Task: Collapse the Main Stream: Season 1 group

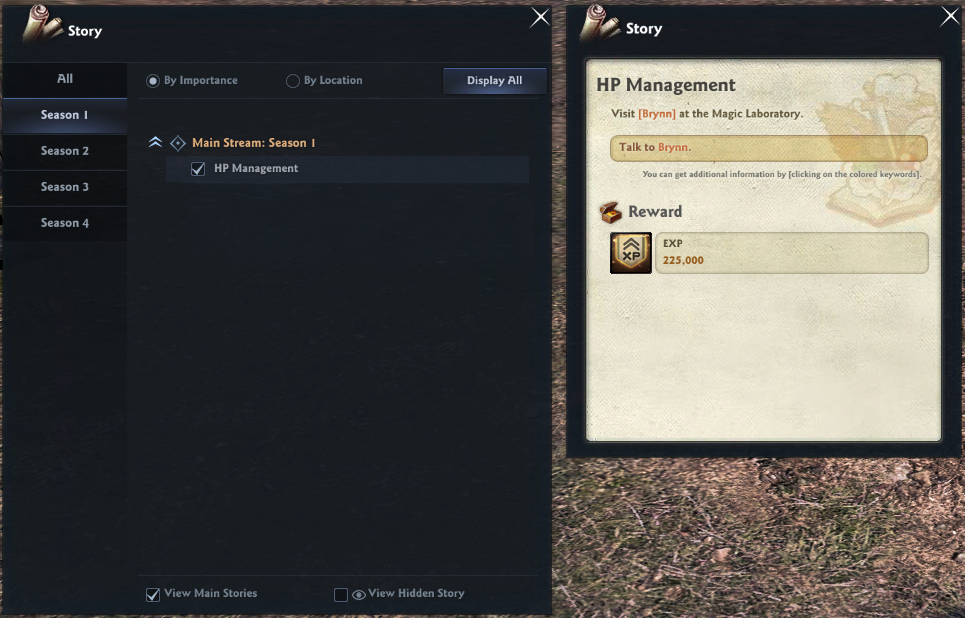Action: [155, 143]
